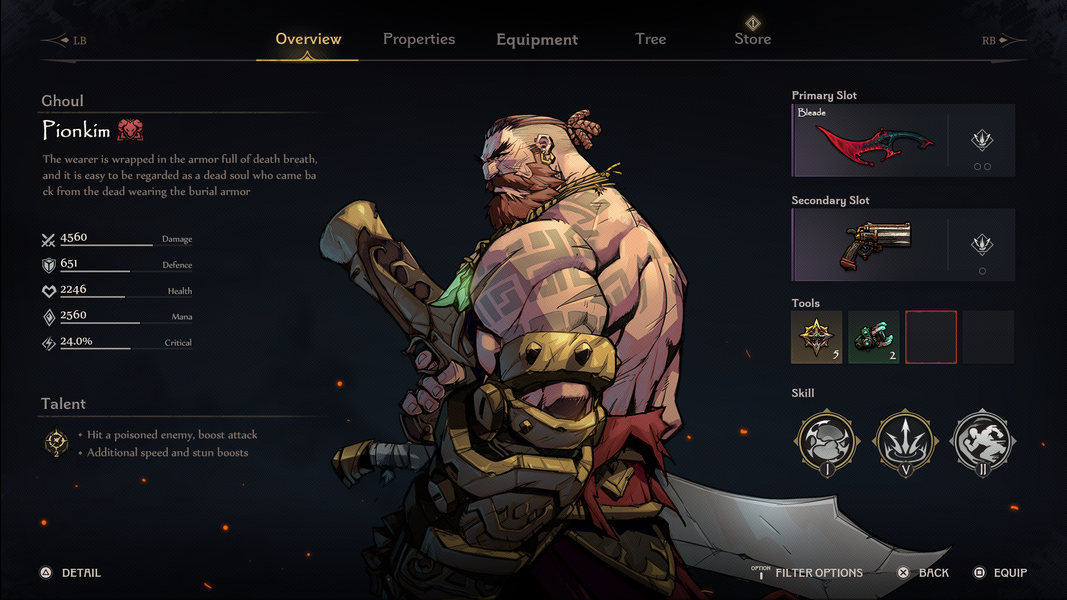Click the secondary weapon's rune emblem slot

click(x=982, y=244)
